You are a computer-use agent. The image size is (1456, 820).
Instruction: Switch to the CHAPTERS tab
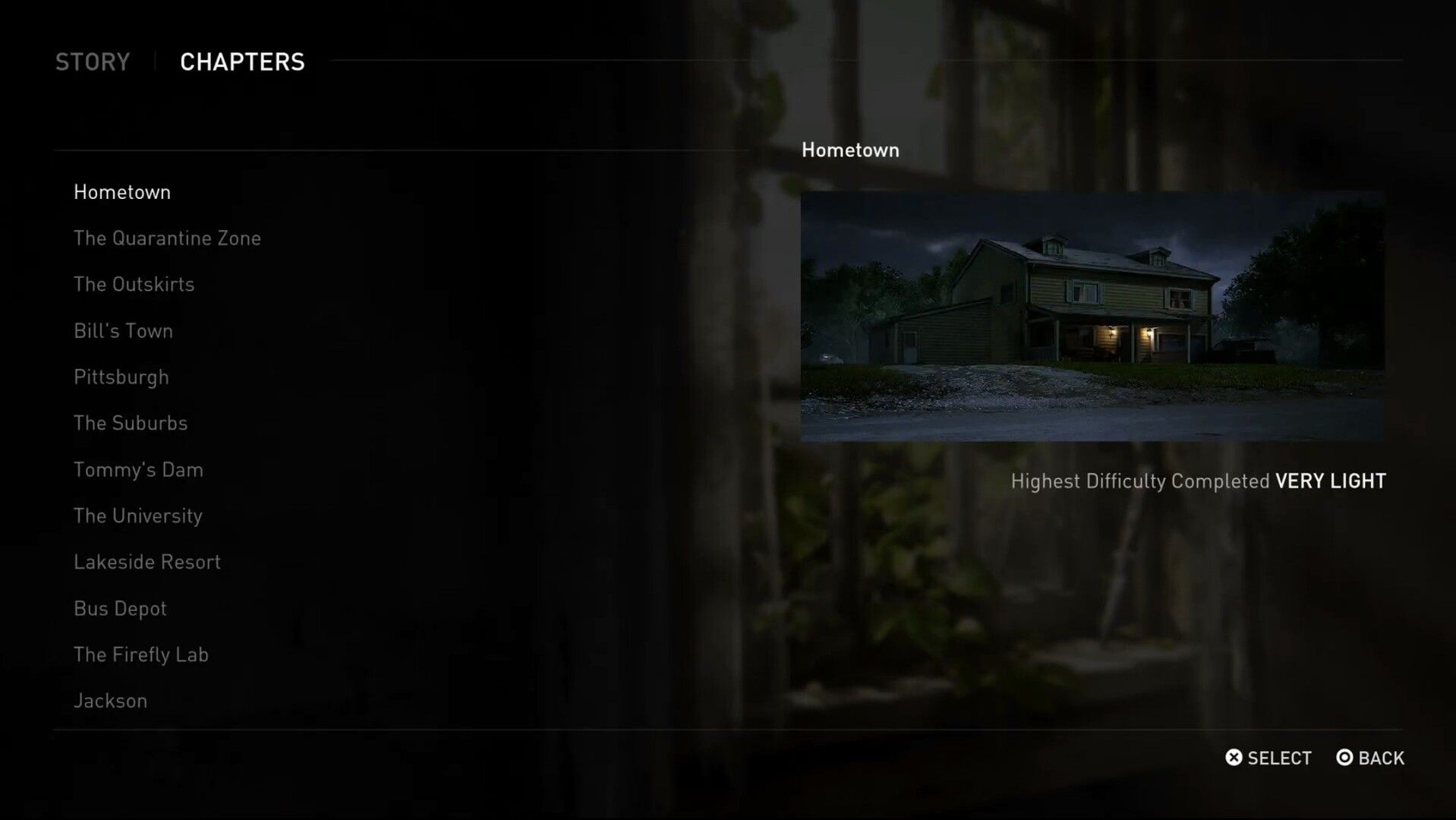click(x=242, y=61)
